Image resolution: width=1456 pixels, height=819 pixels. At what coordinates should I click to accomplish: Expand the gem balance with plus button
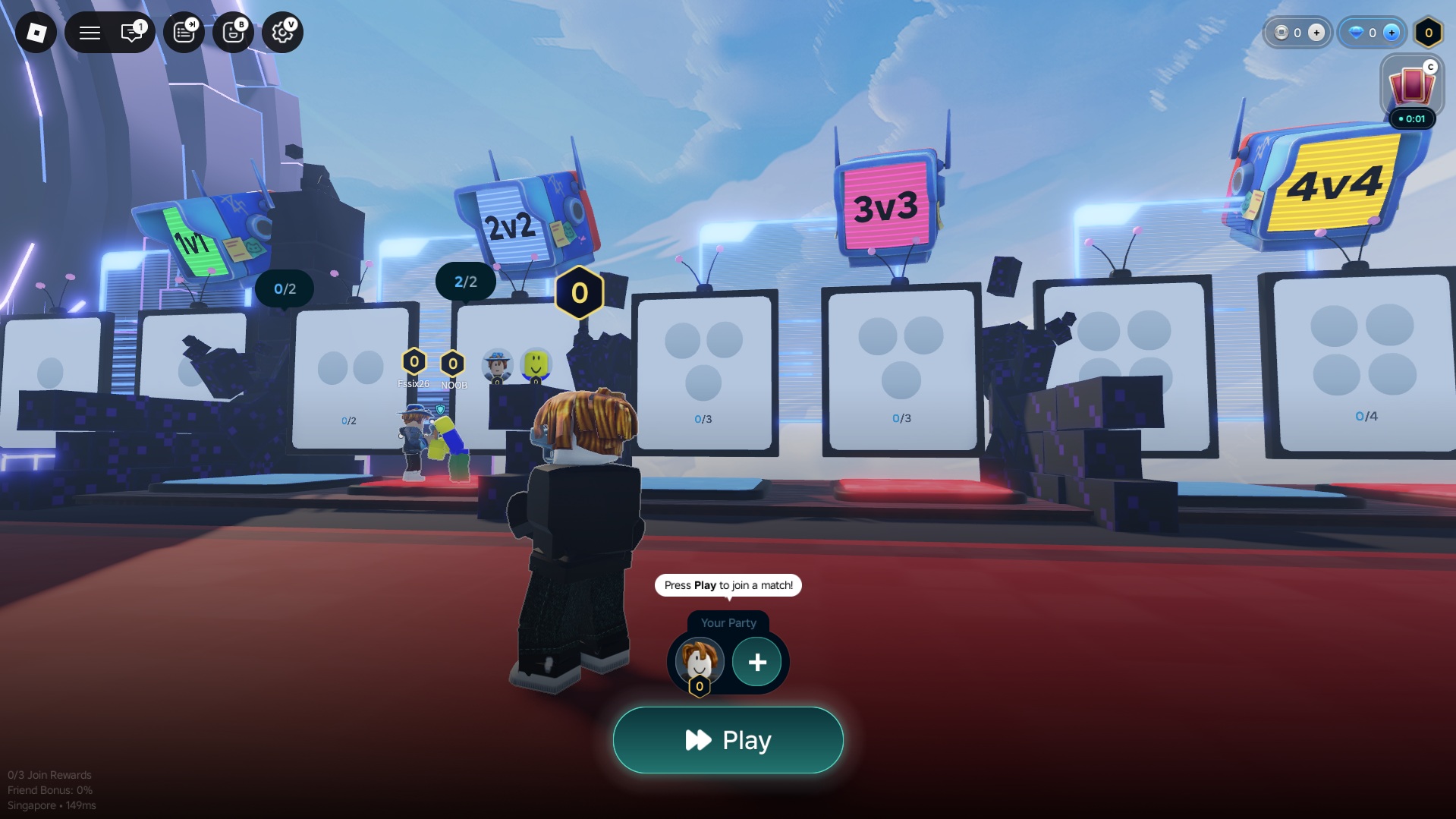(x=1392, y=33)
